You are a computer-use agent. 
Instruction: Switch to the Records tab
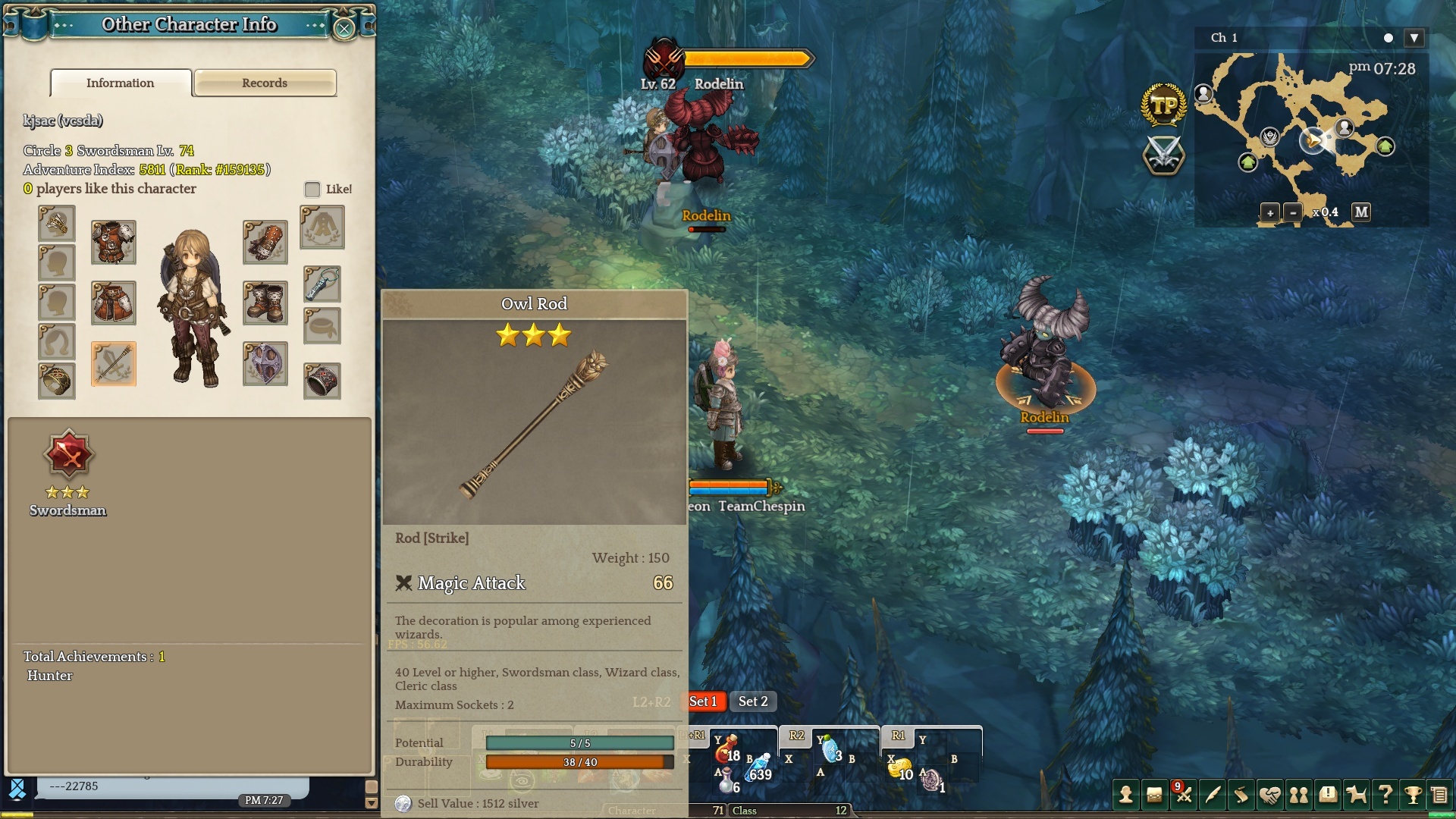pos(265,83)
